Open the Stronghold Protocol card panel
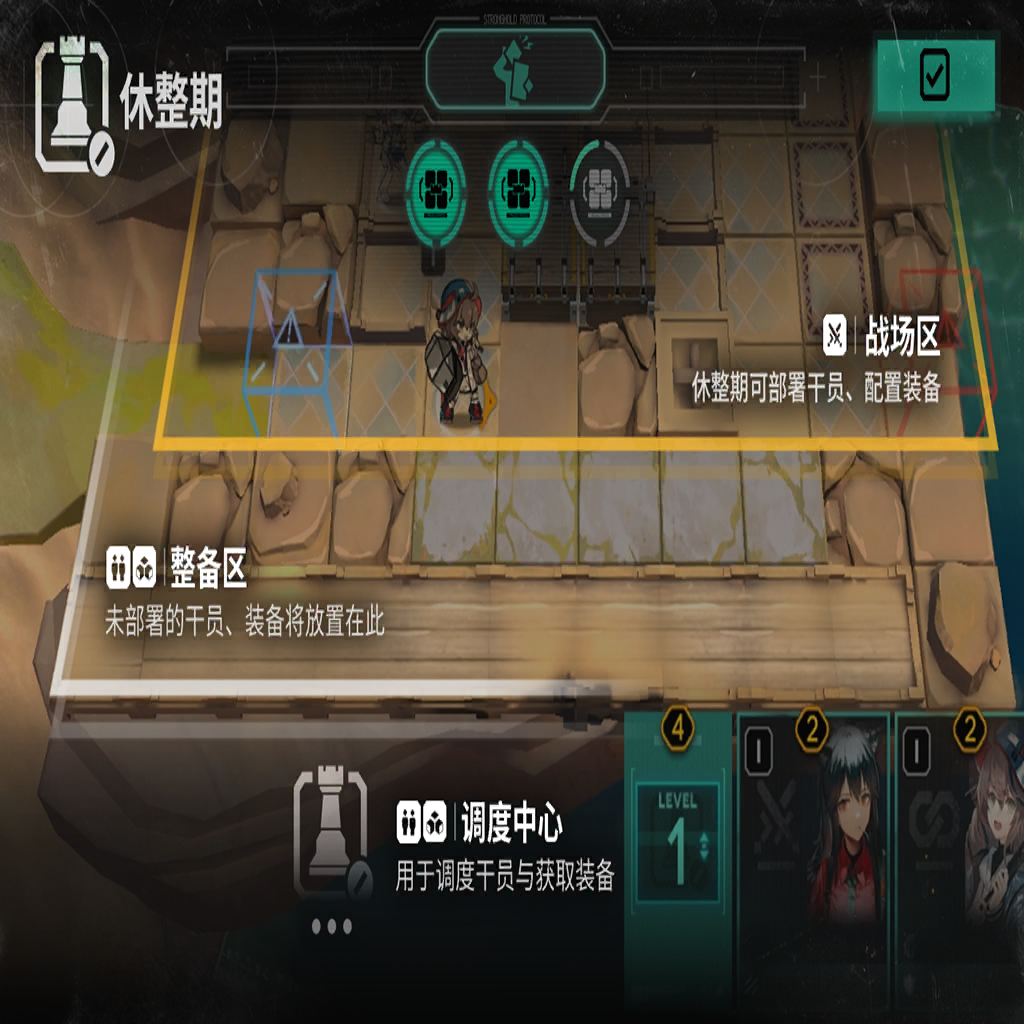The height and width of the screenshot is (1024, 1024). point(515,68)
